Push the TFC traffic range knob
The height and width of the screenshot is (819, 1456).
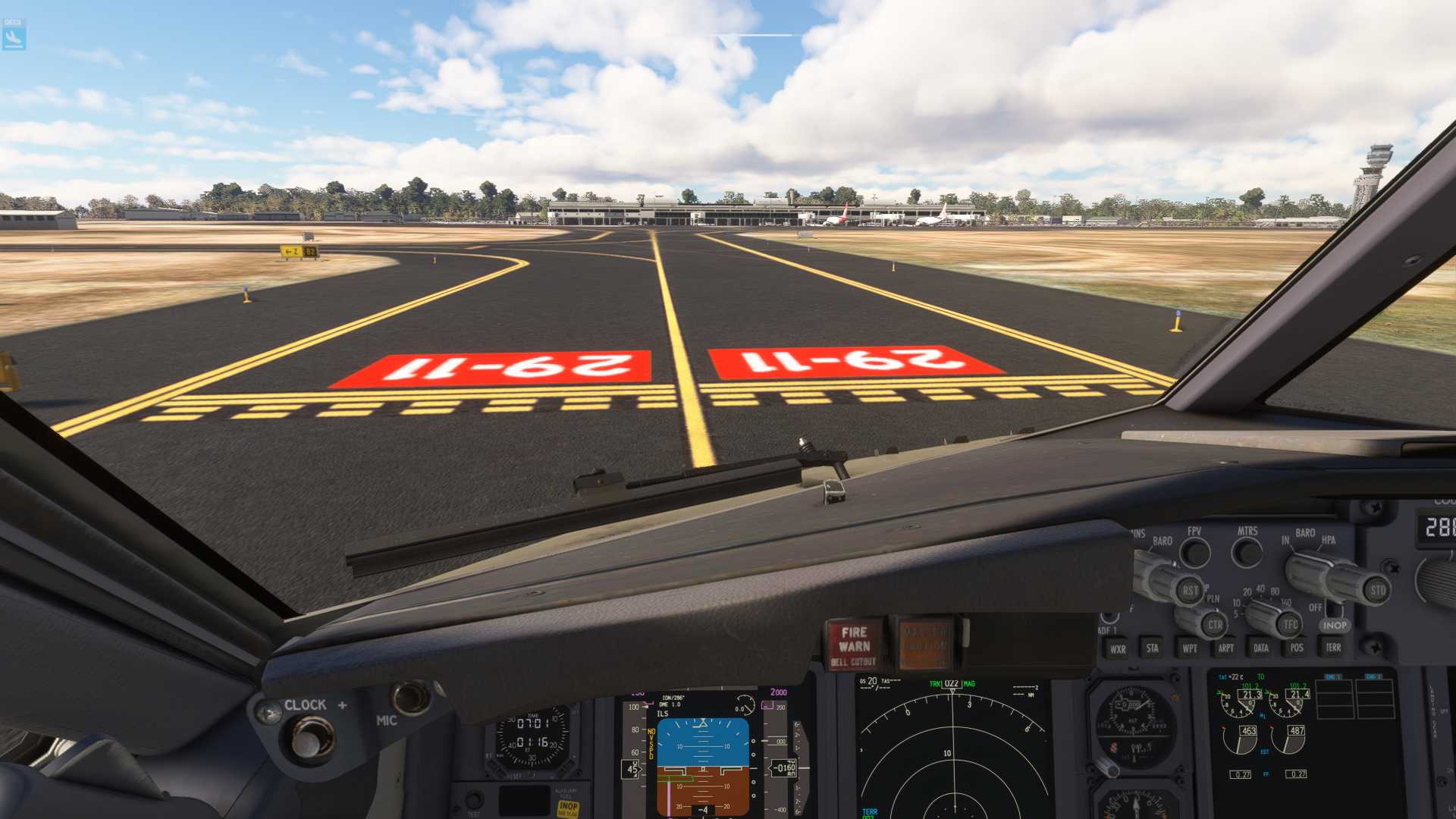coord(1289,625)
